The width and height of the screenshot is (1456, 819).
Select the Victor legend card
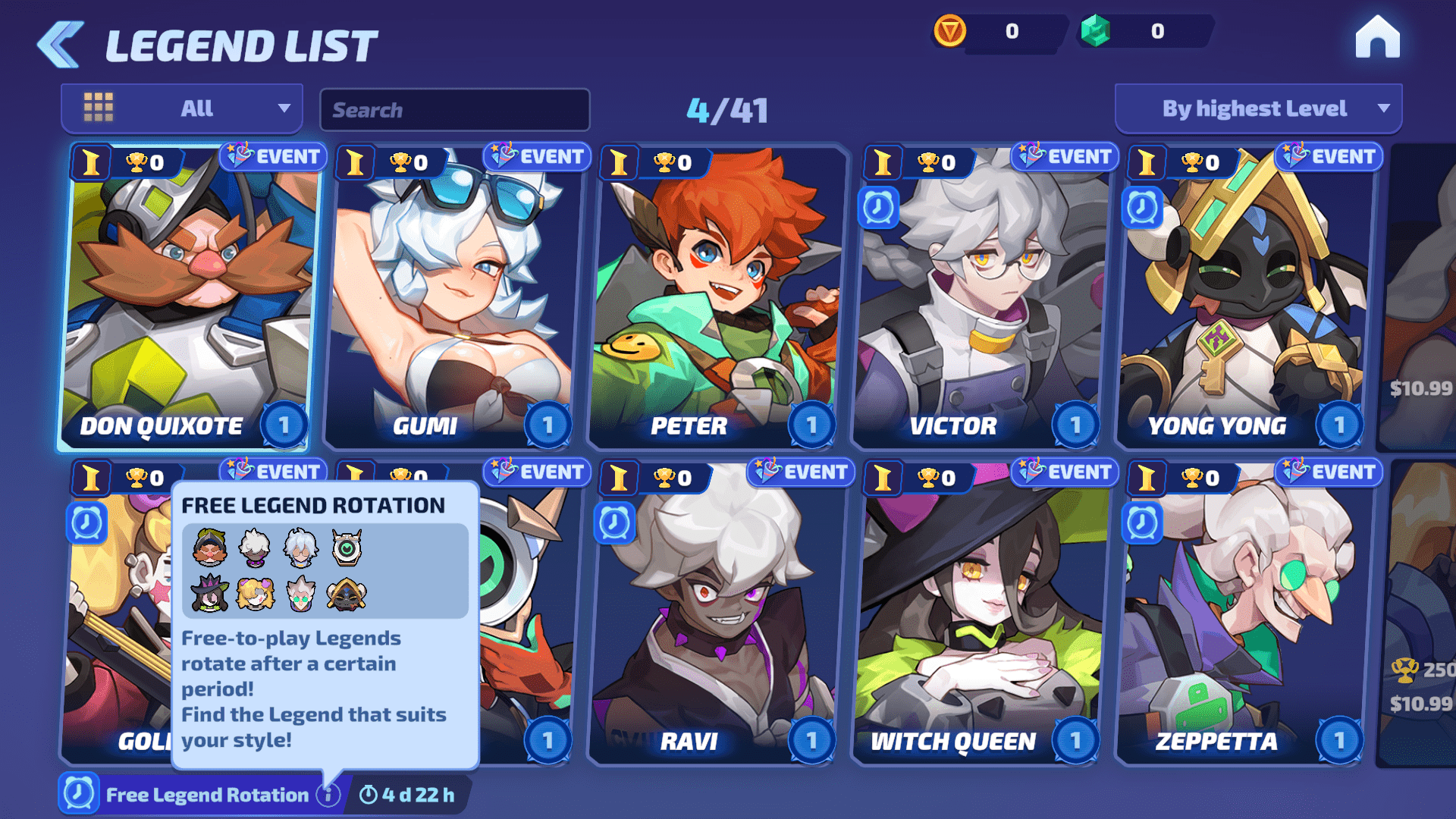[980, 296]
